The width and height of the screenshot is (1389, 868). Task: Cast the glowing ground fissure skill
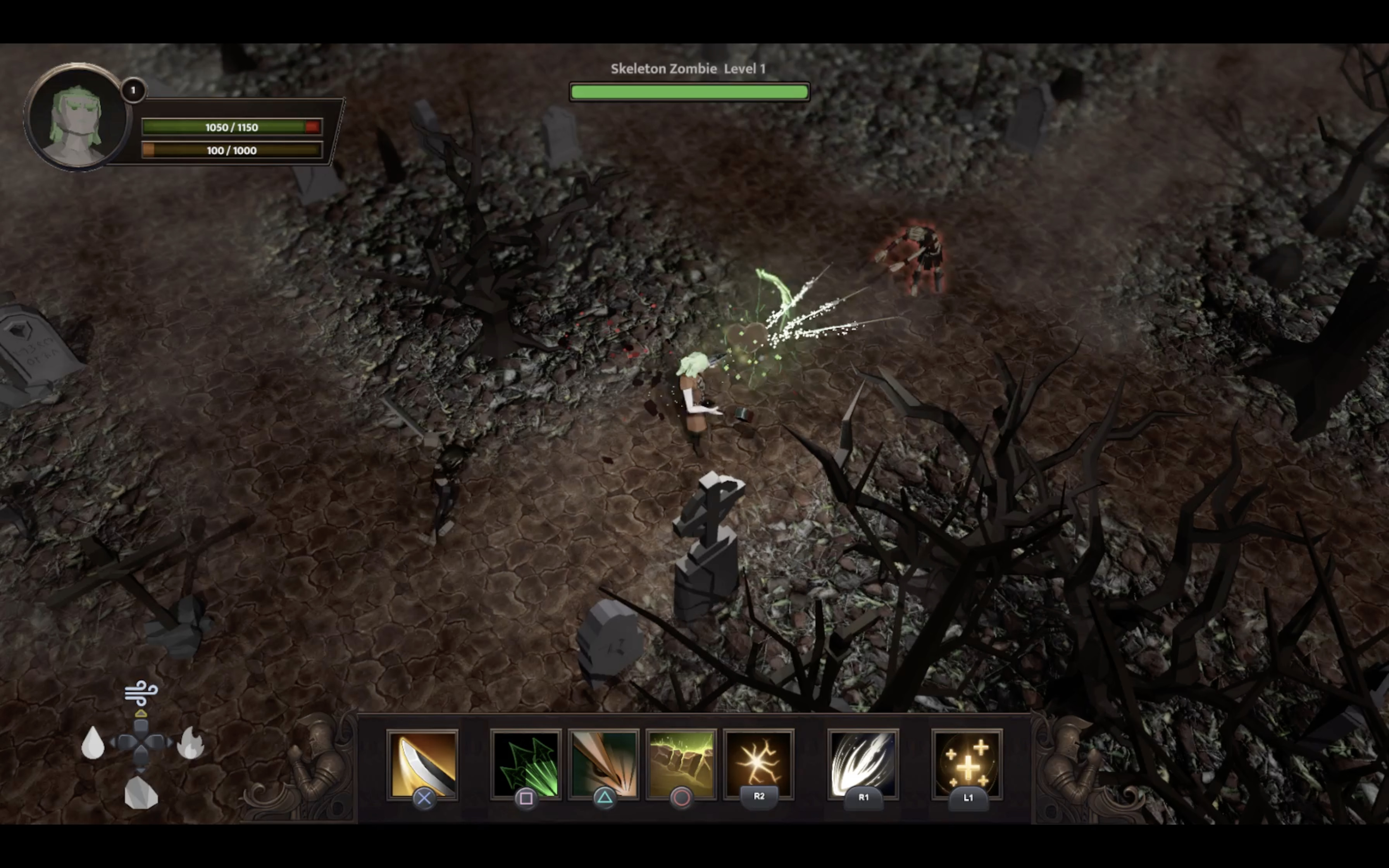(681, 763)
